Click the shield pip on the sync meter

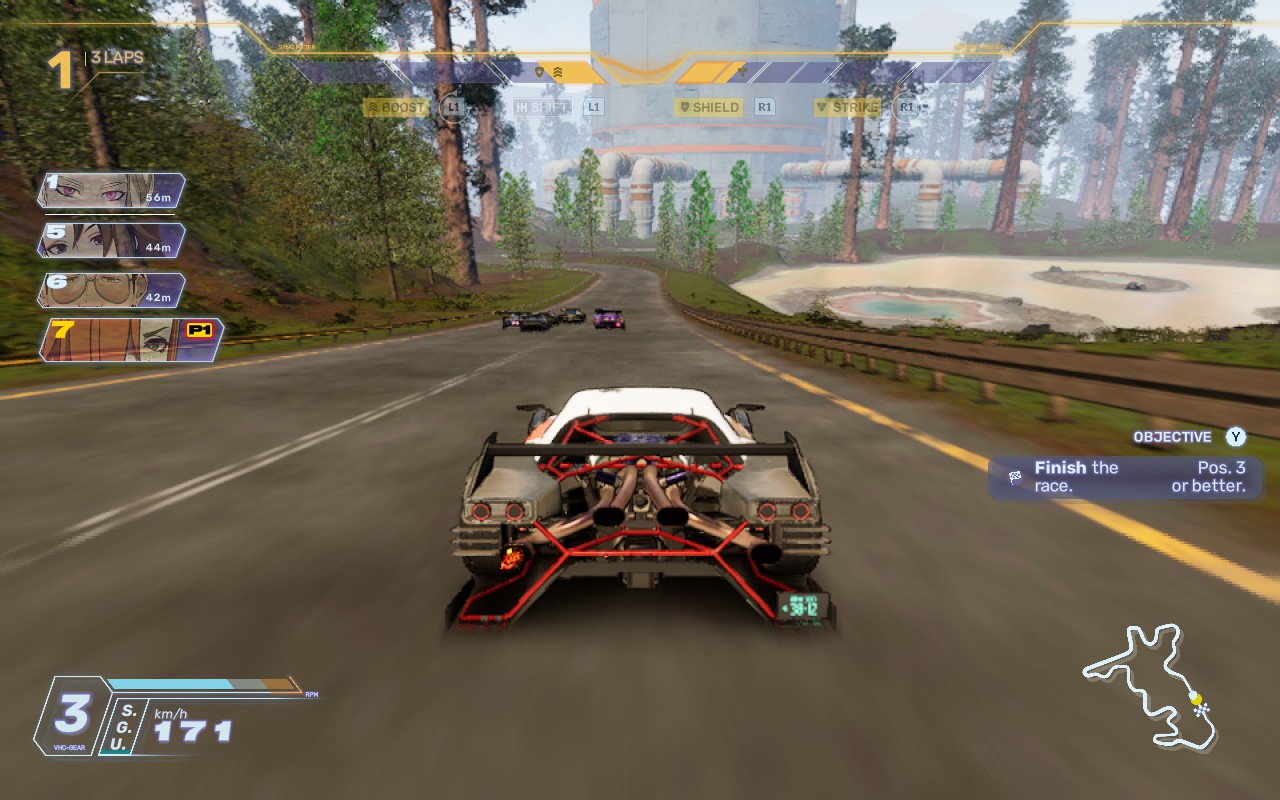pos(539,72)
